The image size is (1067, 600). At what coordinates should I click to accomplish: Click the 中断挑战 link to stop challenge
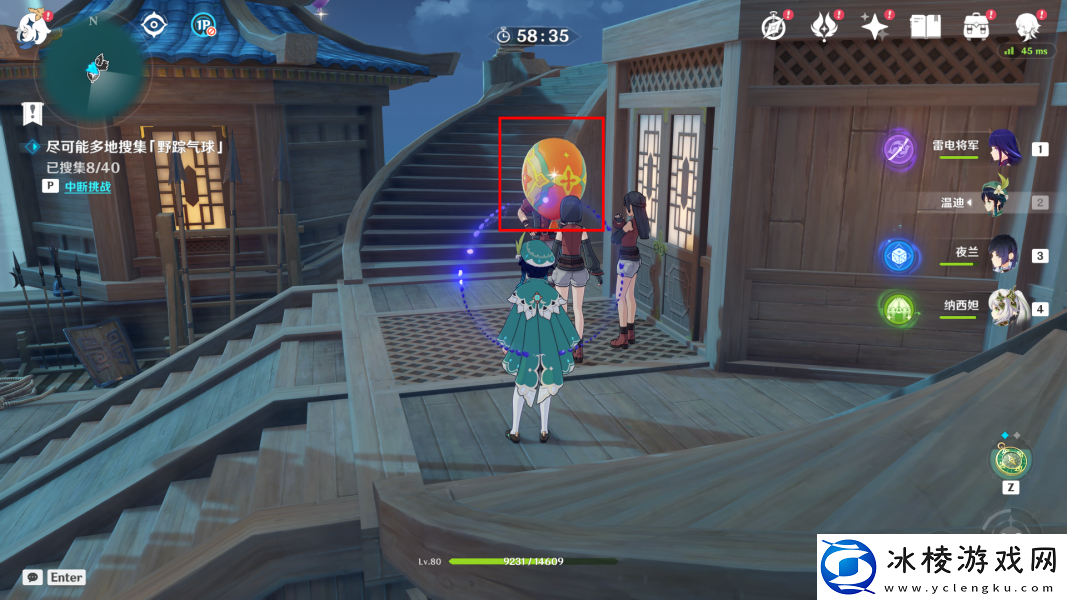pos(88,186)
